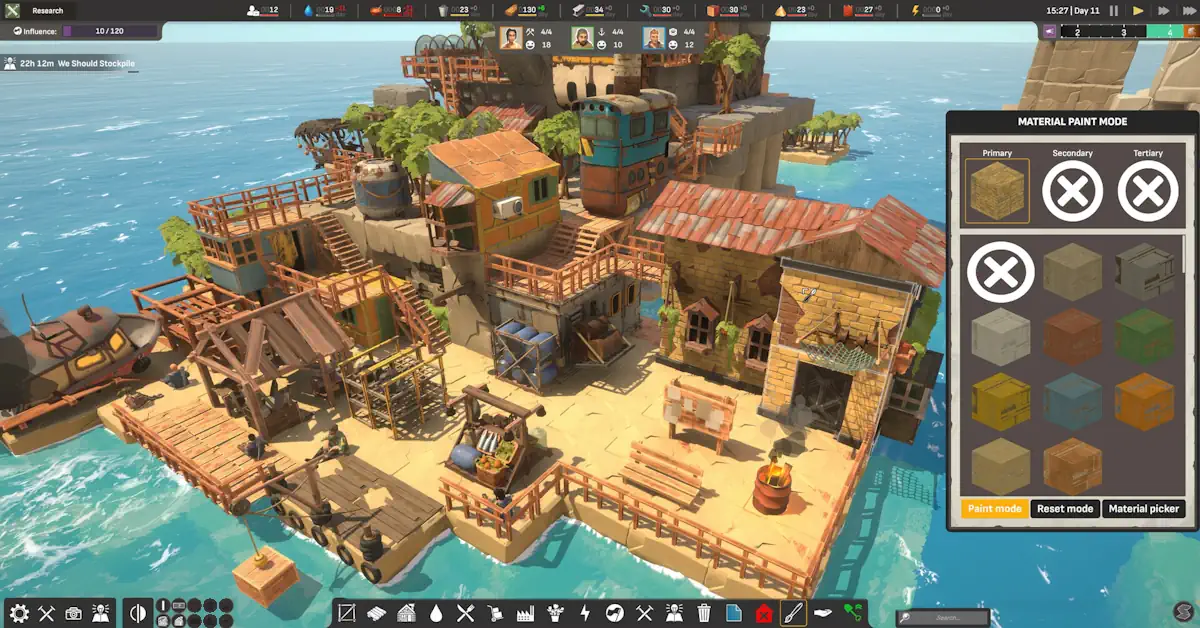Select the Primary material slot

point(996,190)
